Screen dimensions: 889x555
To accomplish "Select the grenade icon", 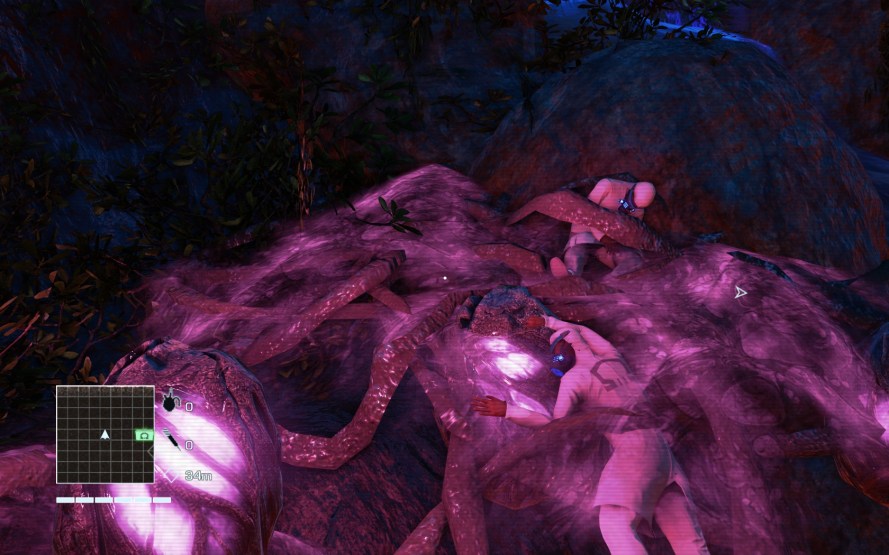I will pyautogui.click(x=170, y=402).
